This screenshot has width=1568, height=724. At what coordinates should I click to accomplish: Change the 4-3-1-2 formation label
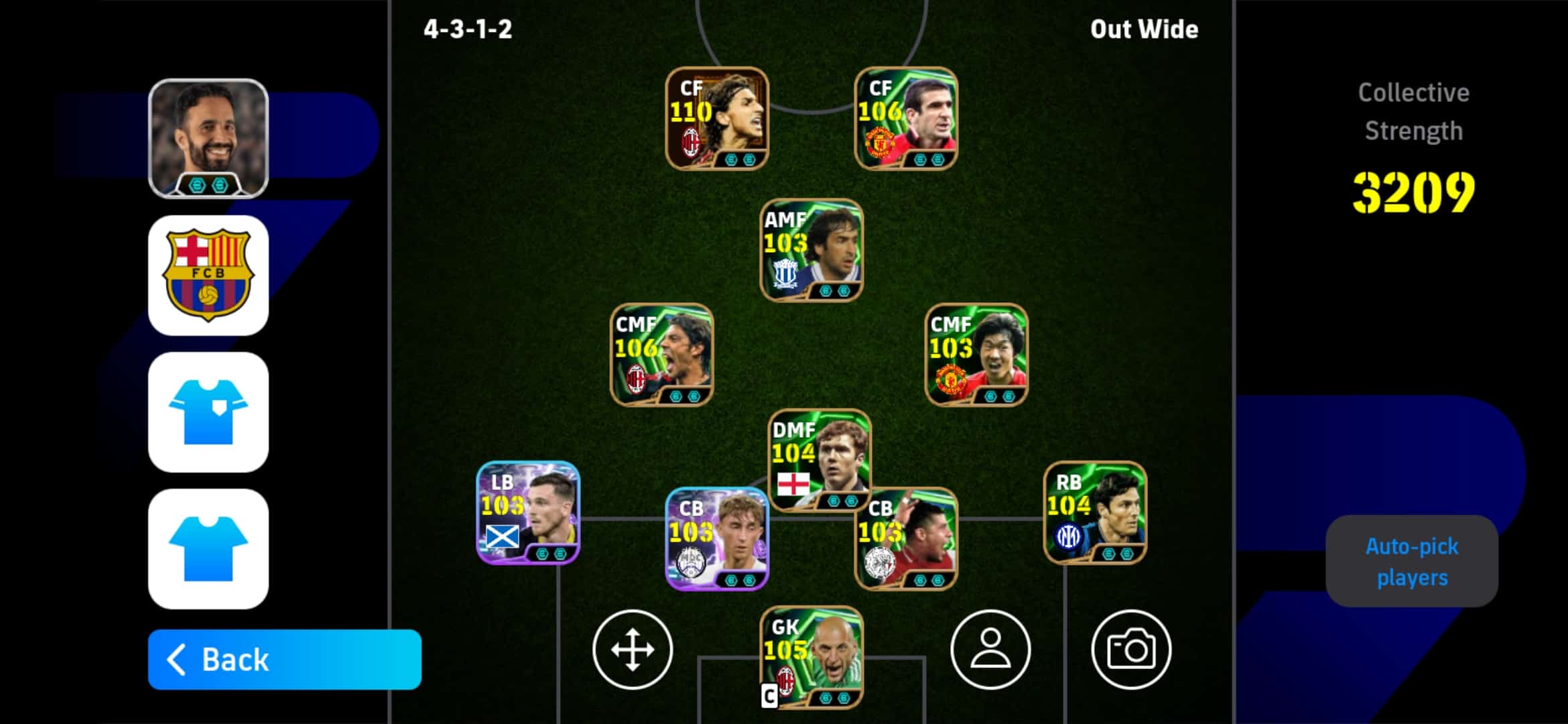click(x=468, y=29)
